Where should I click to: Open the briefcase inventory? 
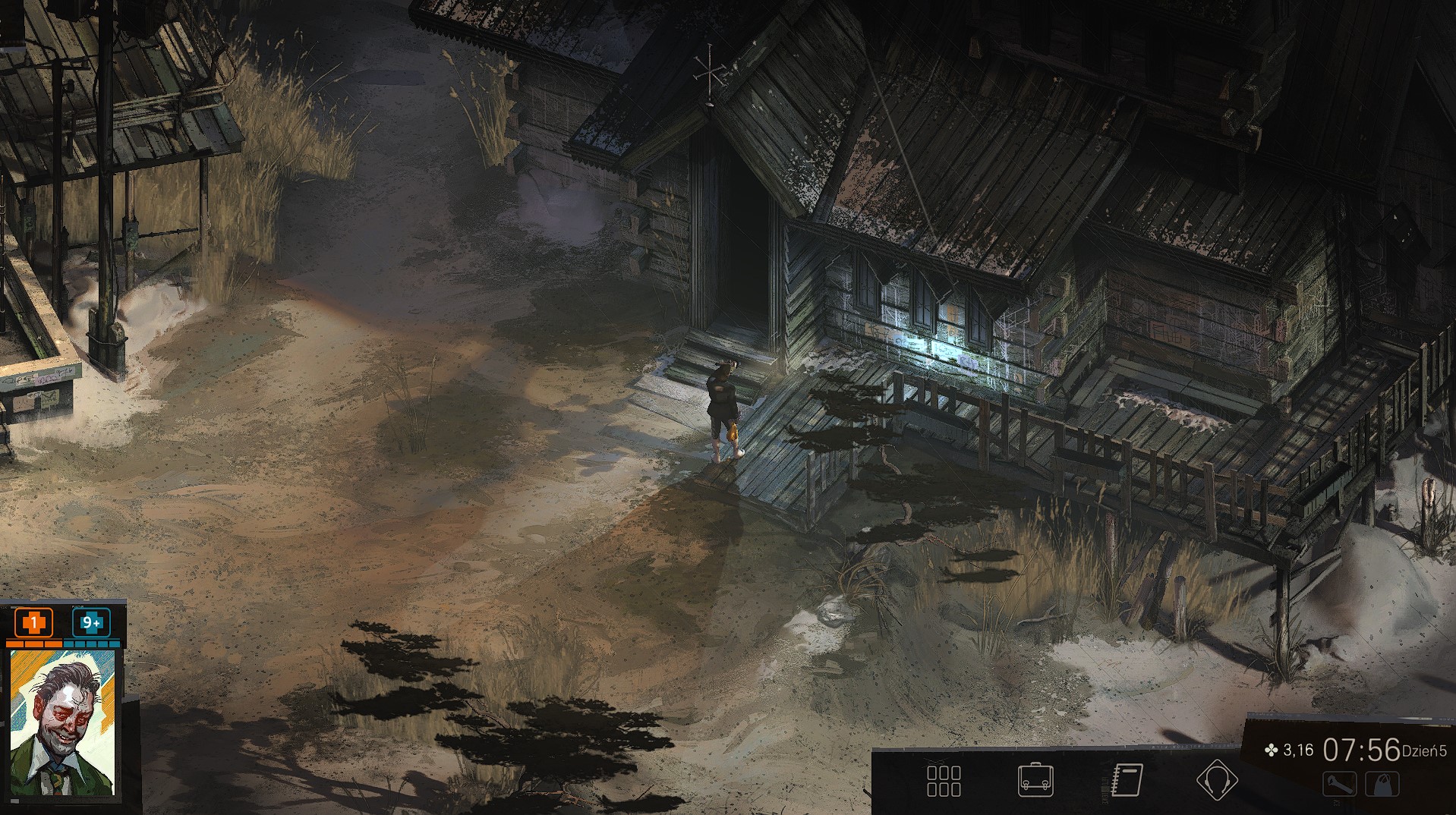coord(1035,780)
